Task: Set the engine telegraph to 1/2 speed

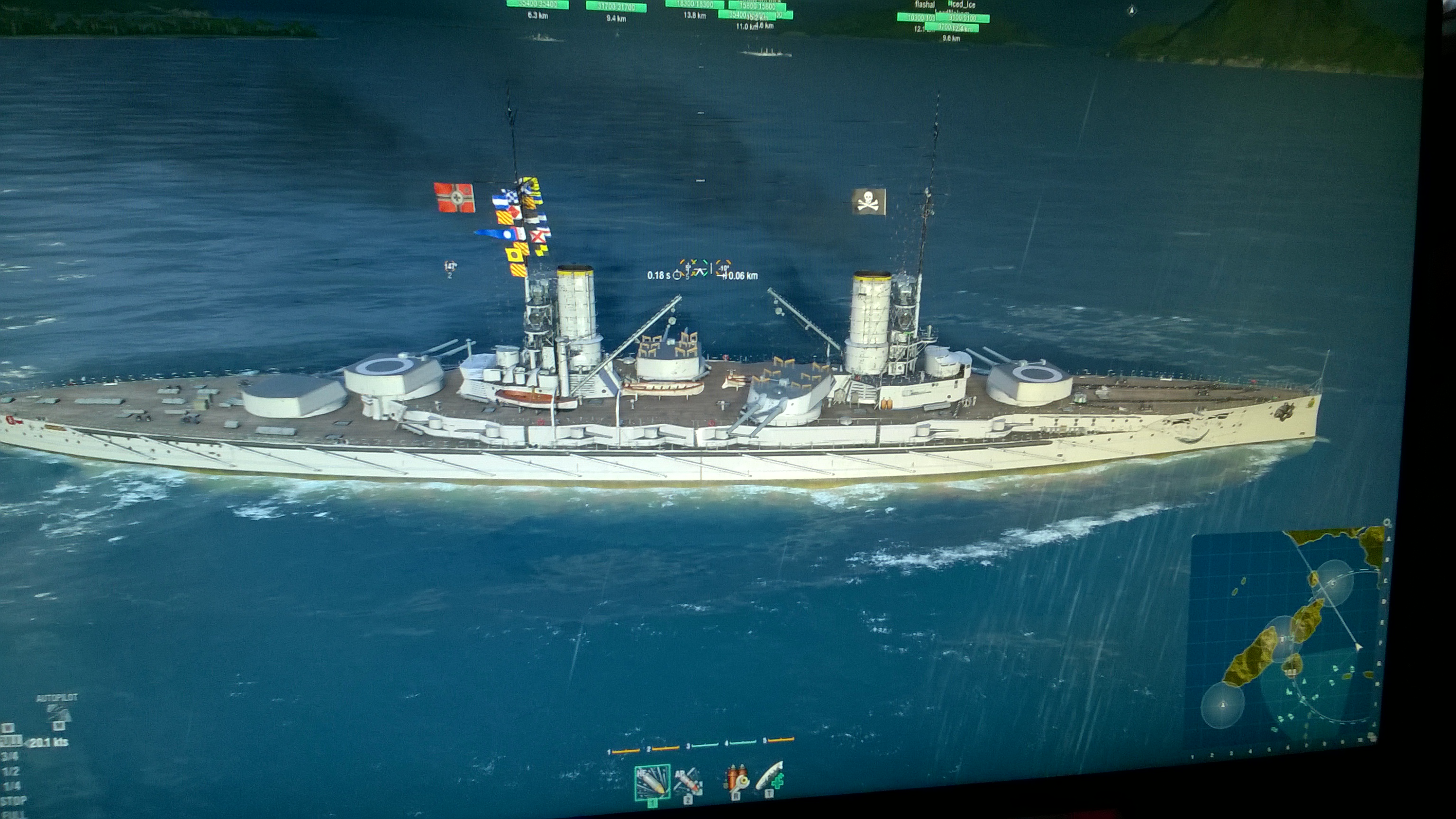Action: tap(10, 771)
